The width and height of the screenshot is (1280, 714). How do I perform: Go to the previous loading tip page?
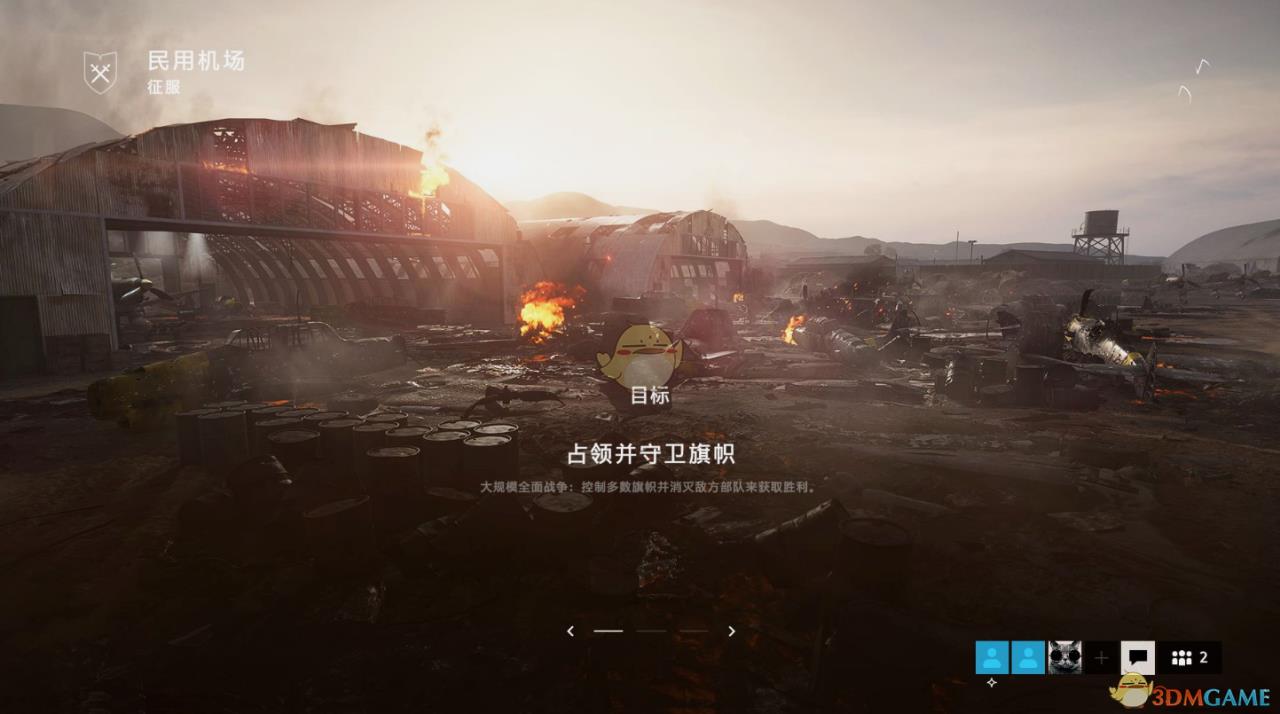pyautogui.click(x=570, y=631)
